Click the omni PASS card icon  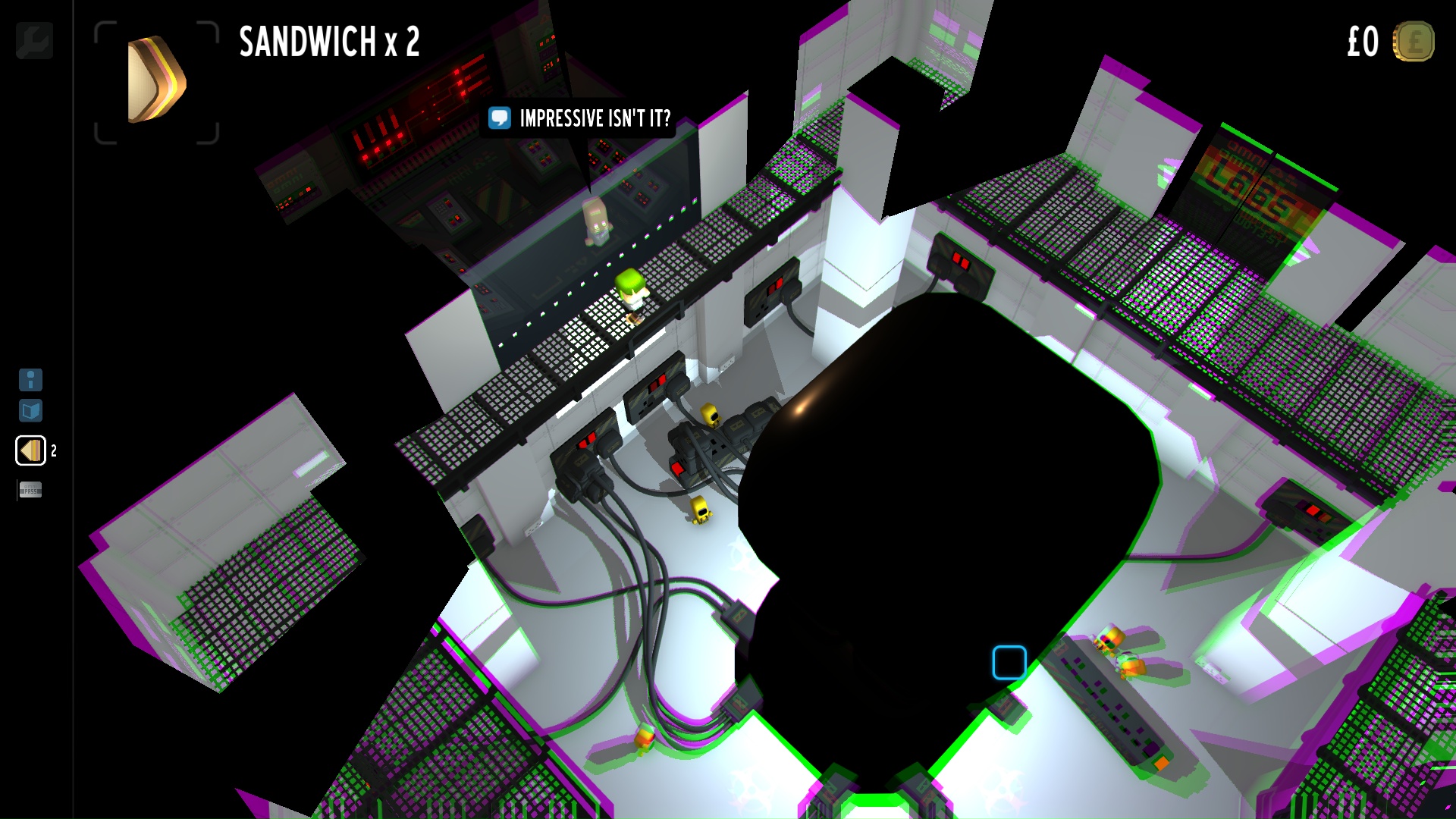pos(30,490)
